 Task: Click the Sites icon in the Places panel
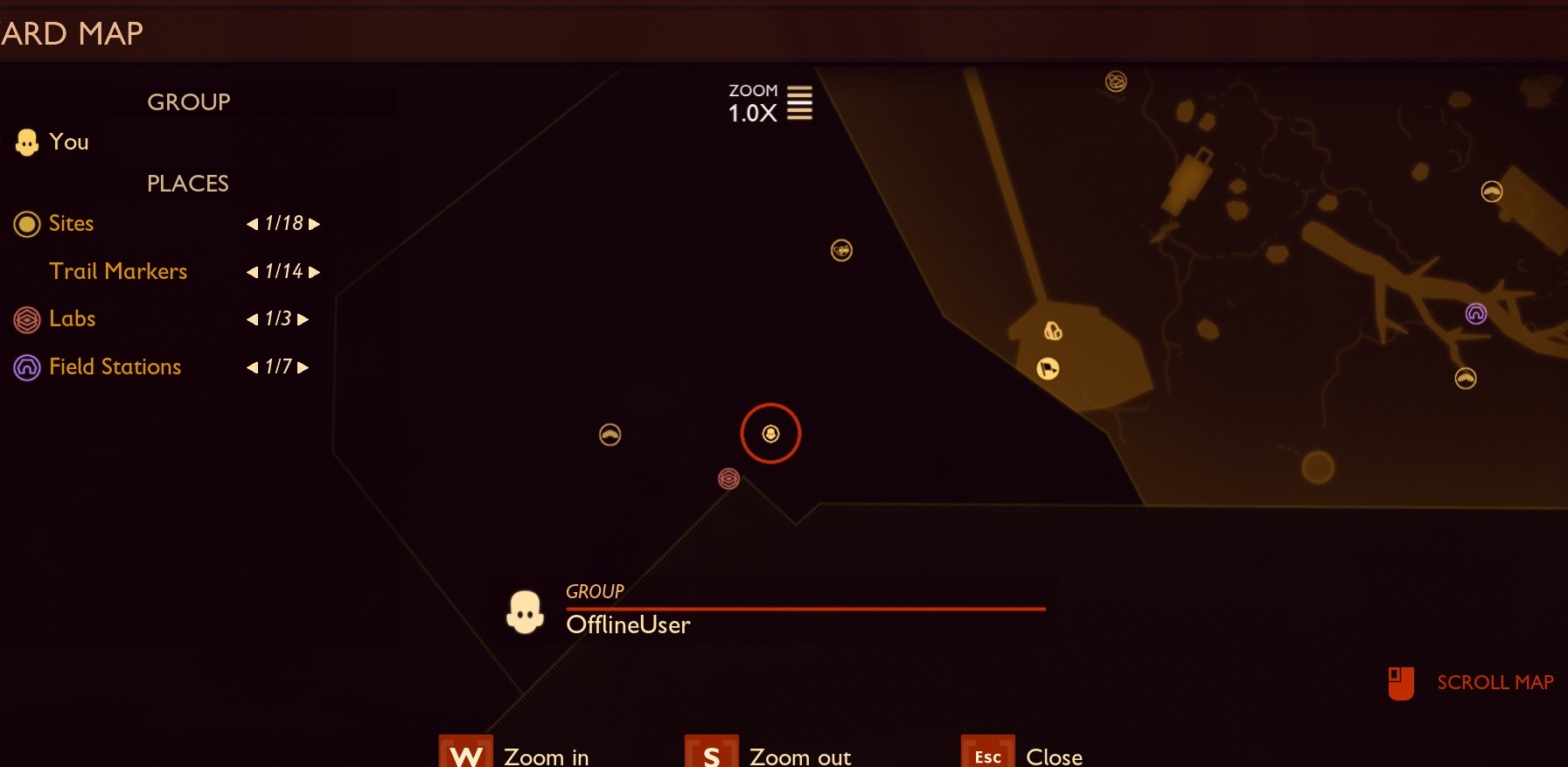tap(25, 224)
